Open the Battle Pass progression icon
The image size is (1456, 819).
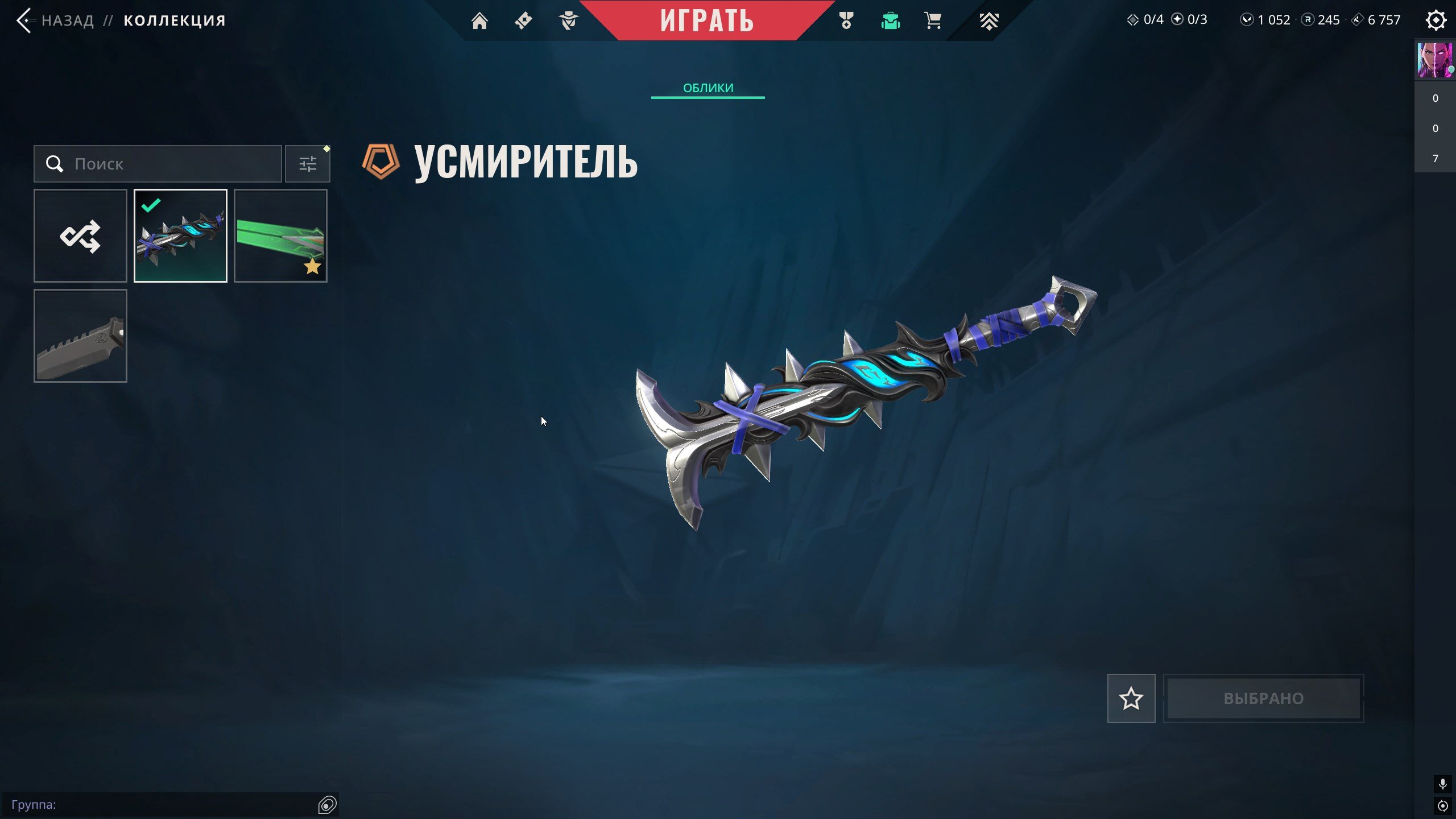pyautogui.click(x=990, y=20)
